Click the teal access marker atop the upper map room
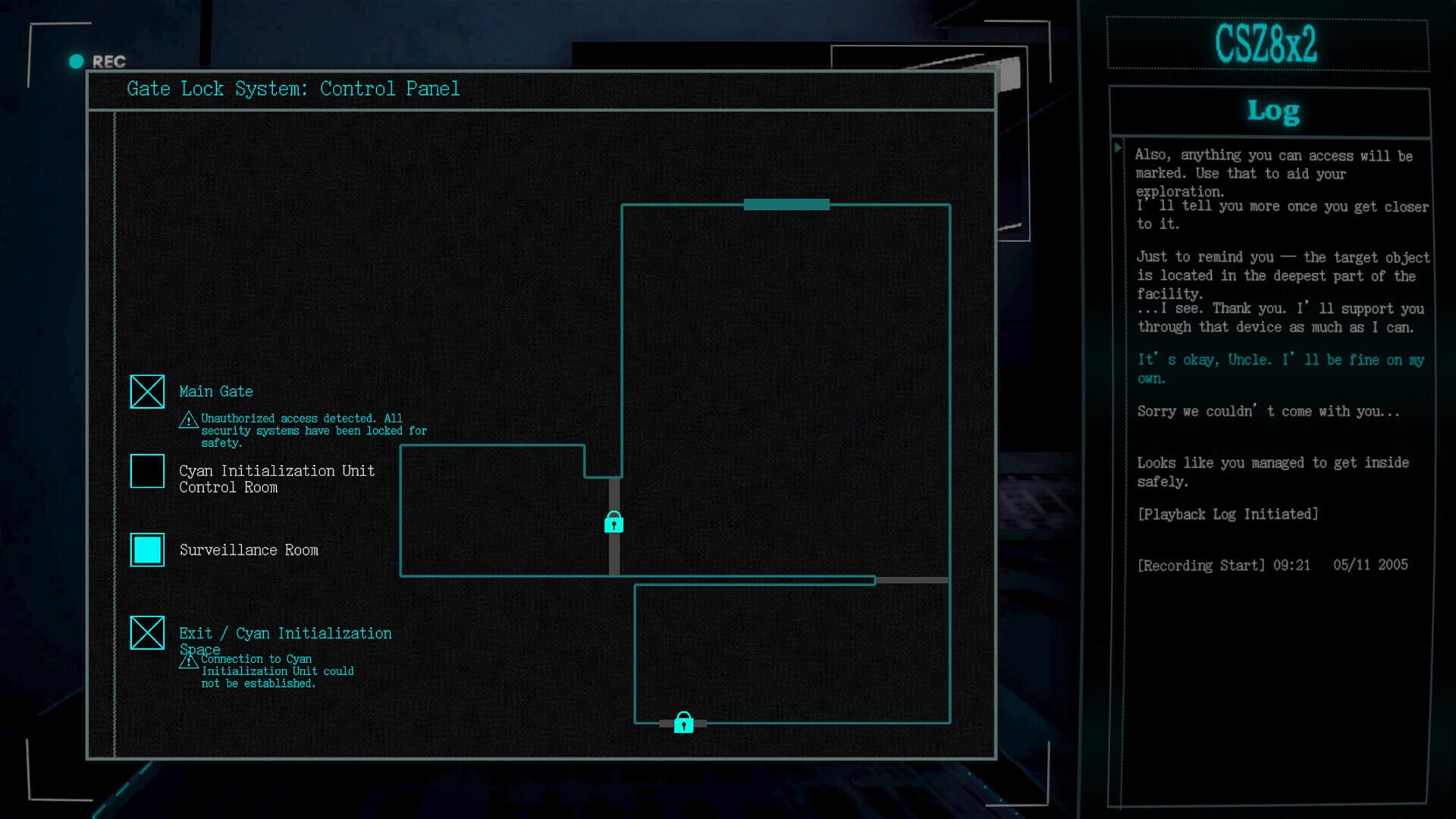1456x819 pixels. click(786, 203)
